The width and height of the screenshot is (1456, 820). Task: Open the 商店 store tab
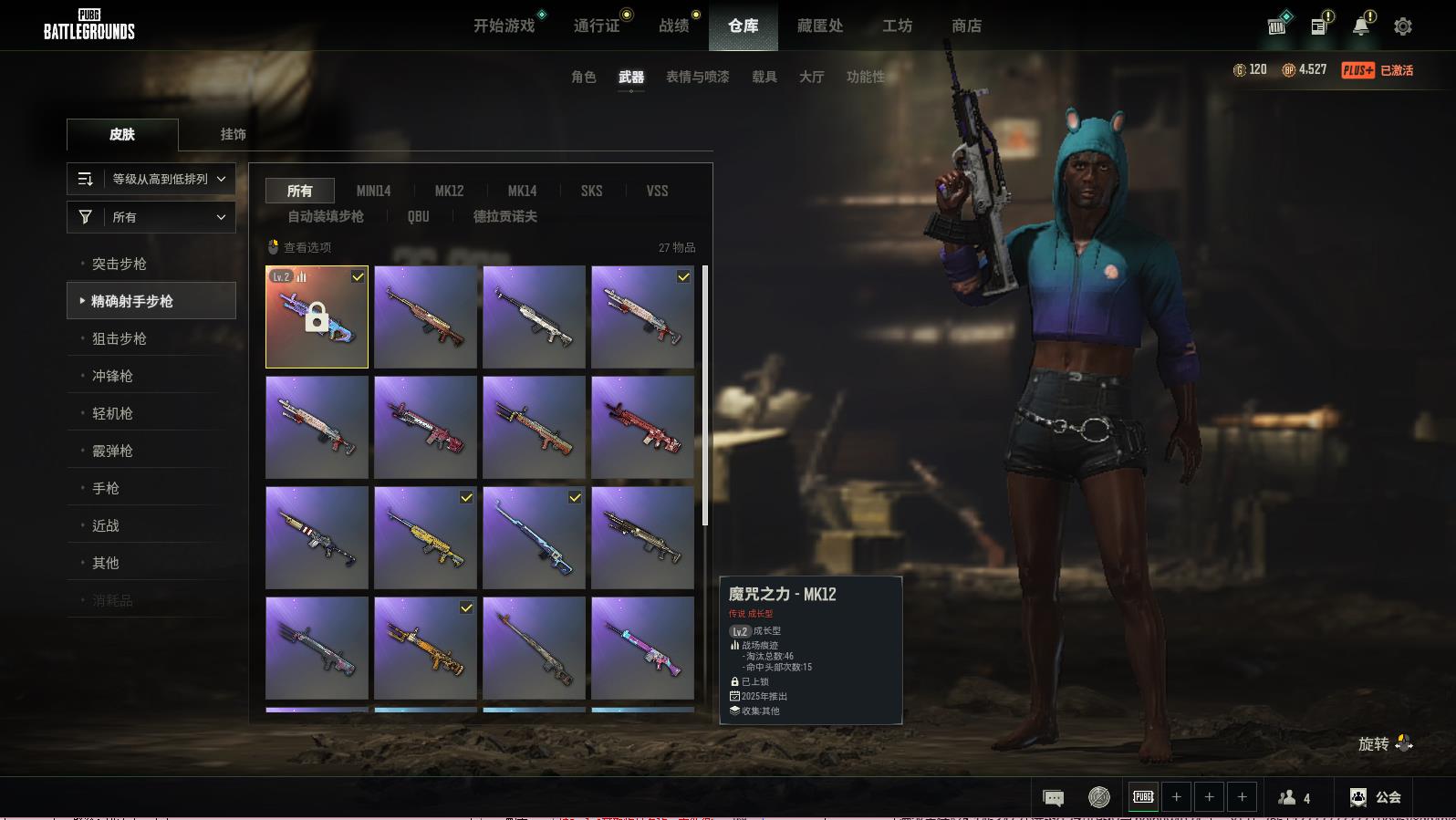(966, 26)
